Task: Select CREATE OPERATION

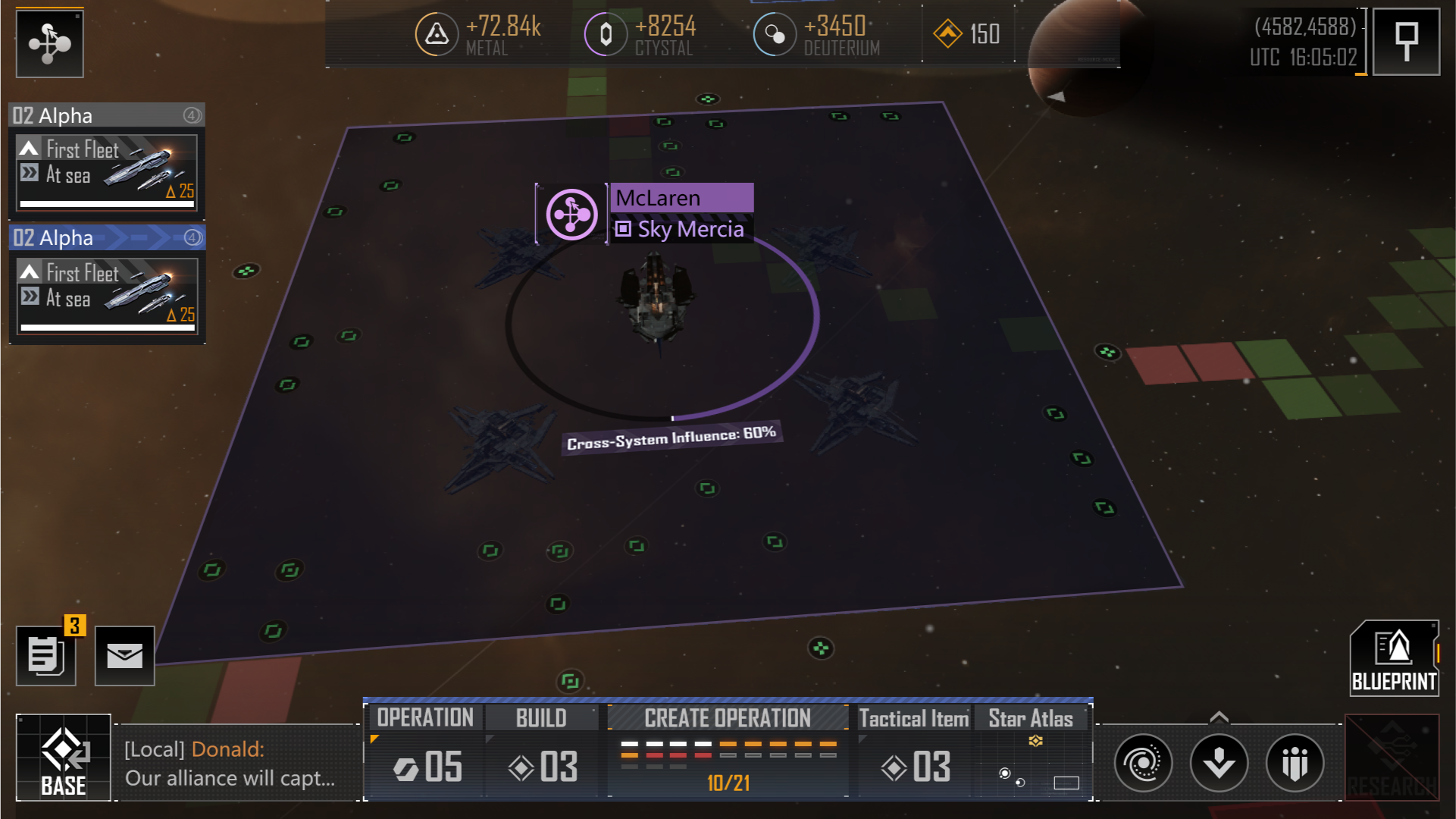Action: point(728,752)
